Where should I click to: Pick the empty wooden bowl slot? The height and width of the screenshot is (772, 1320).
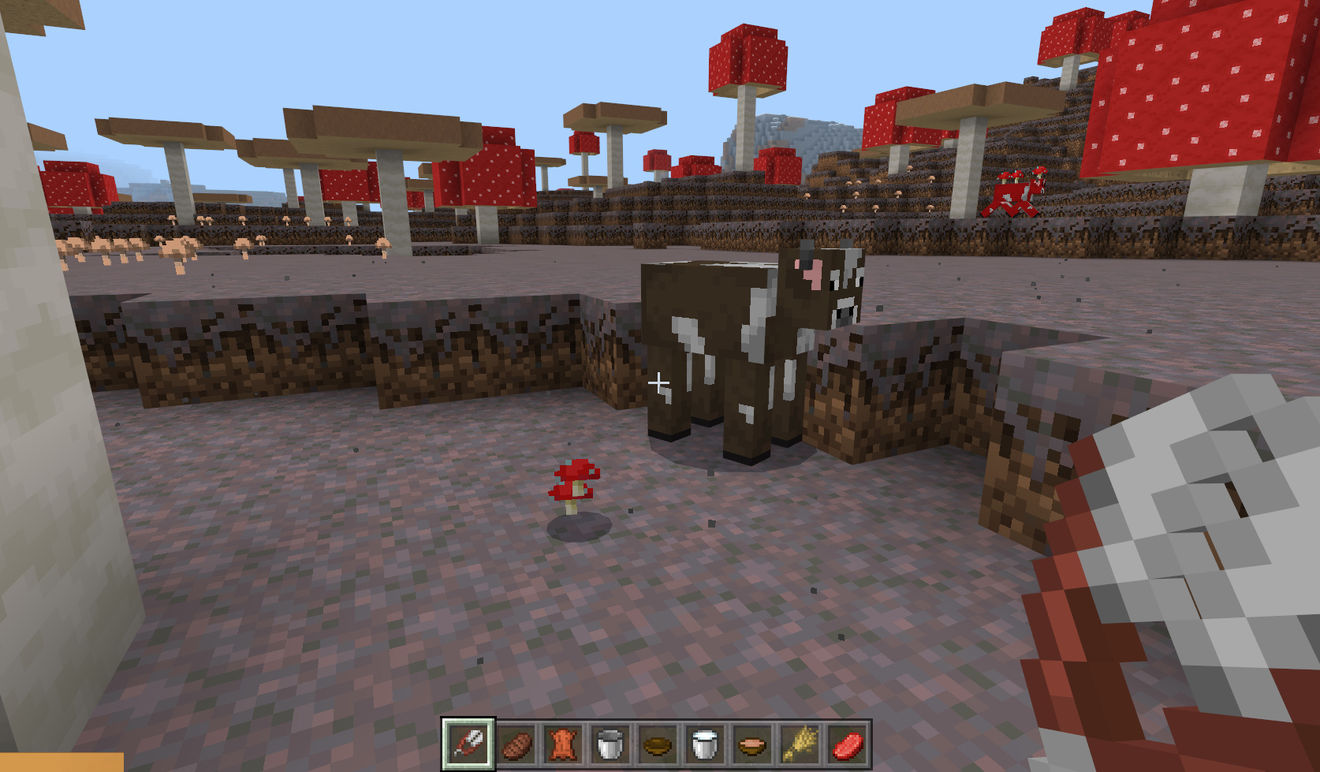[x=657, y=744]
